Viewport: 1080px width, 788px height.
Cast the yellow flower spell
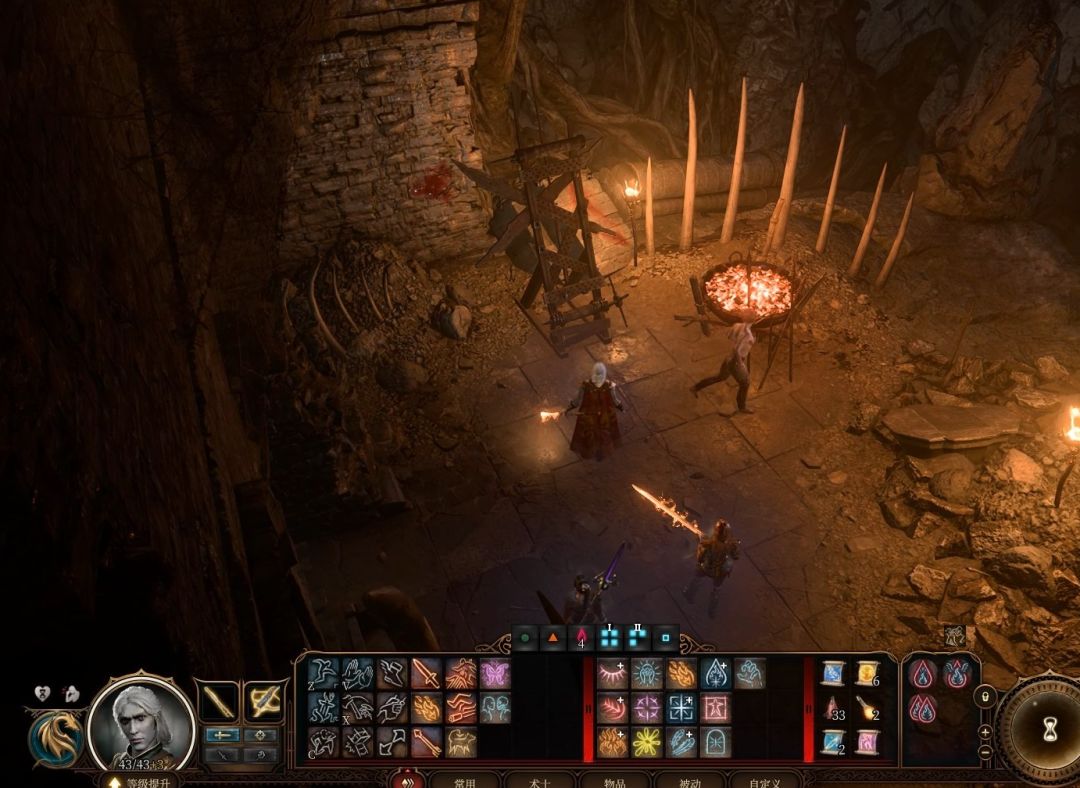pyautogui.click(x=647, y=742)
